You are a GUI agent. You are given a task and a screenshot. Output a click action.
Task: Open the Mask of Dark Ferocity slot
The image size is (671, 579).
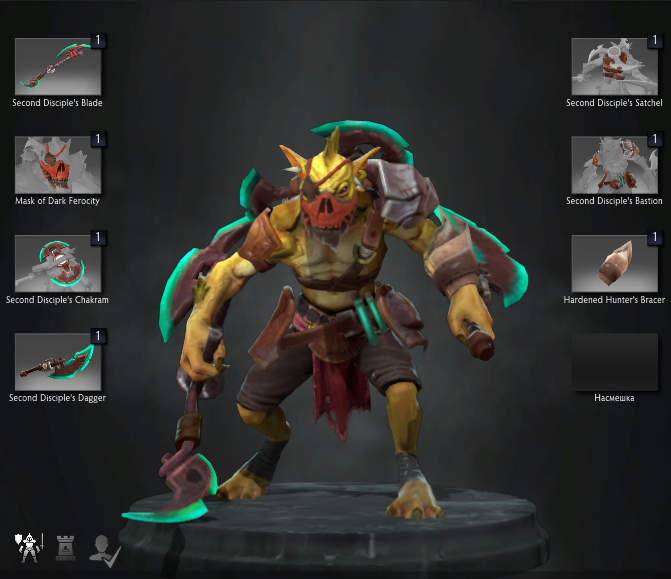click(x=58, y=164)
